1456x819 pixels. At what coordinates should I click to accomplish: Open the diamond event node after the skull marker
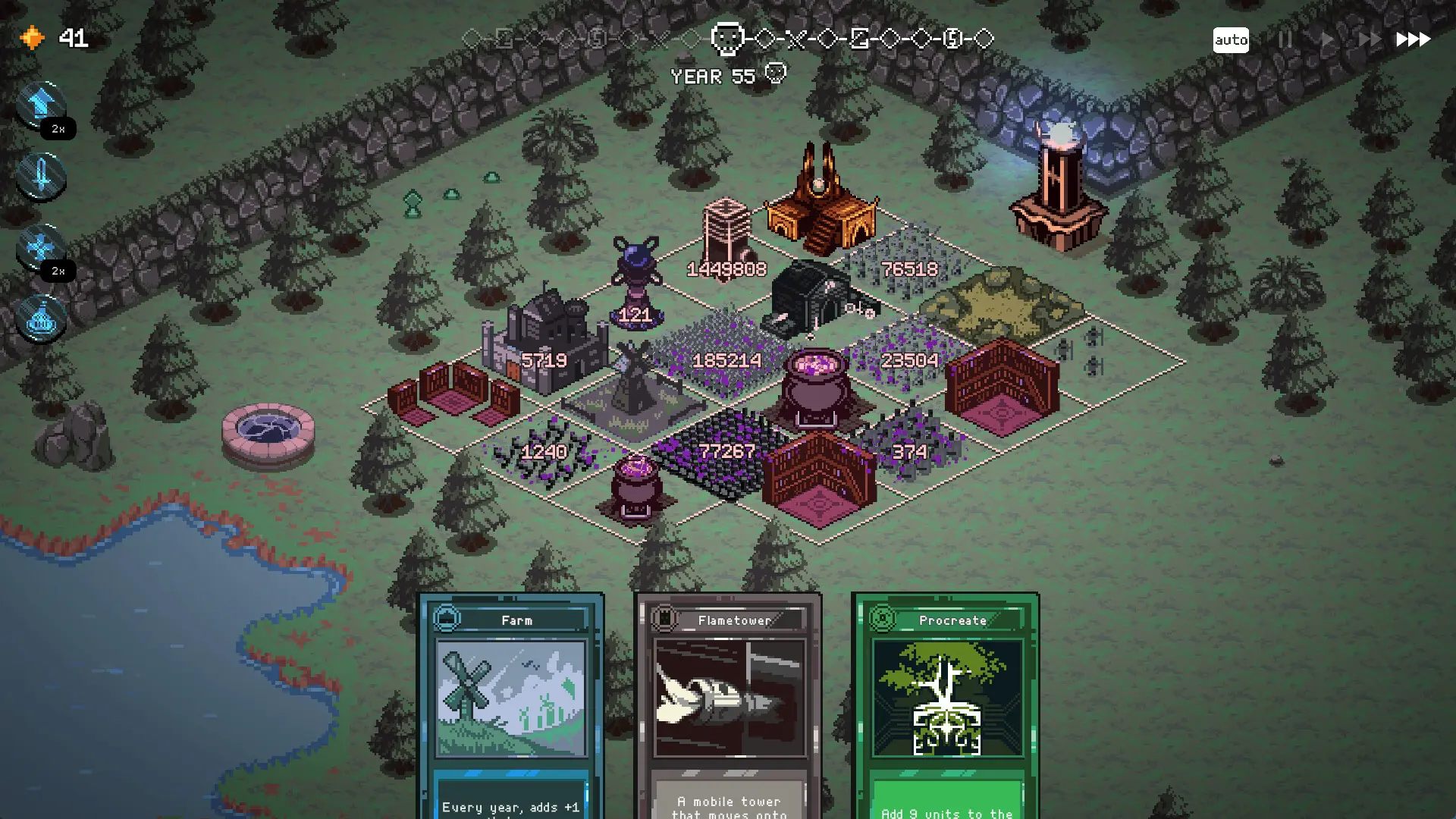[x=766, y=38]
